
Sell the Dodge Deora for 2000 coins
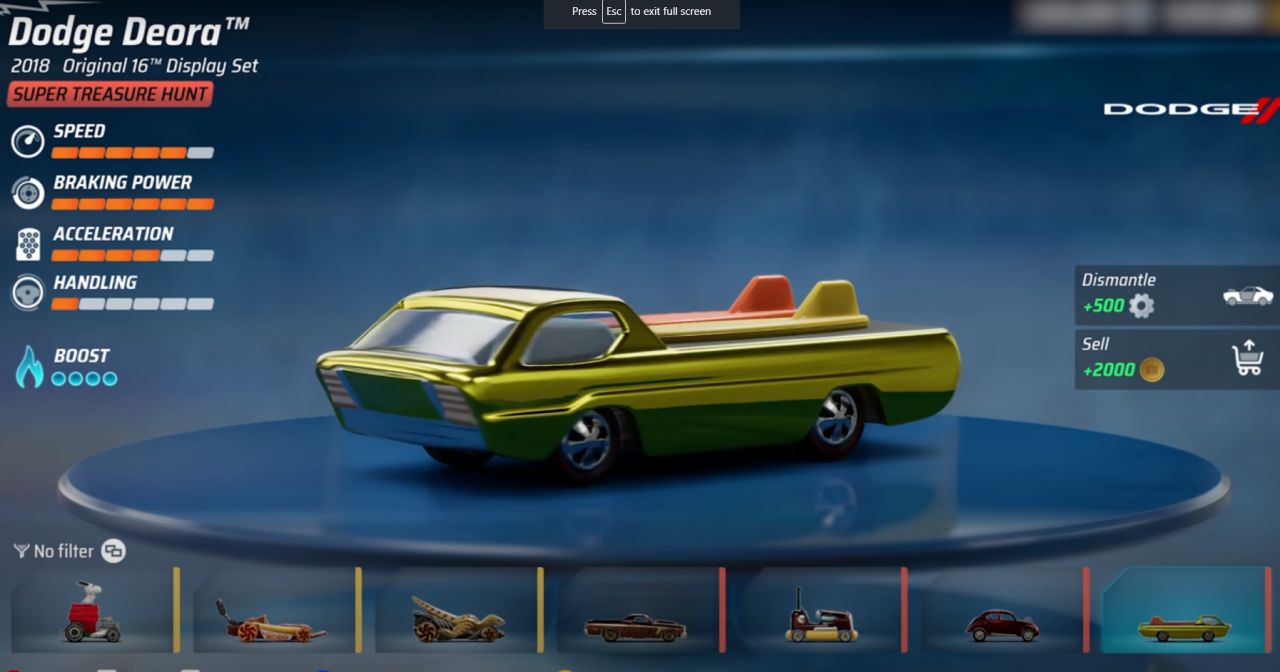1177,359
